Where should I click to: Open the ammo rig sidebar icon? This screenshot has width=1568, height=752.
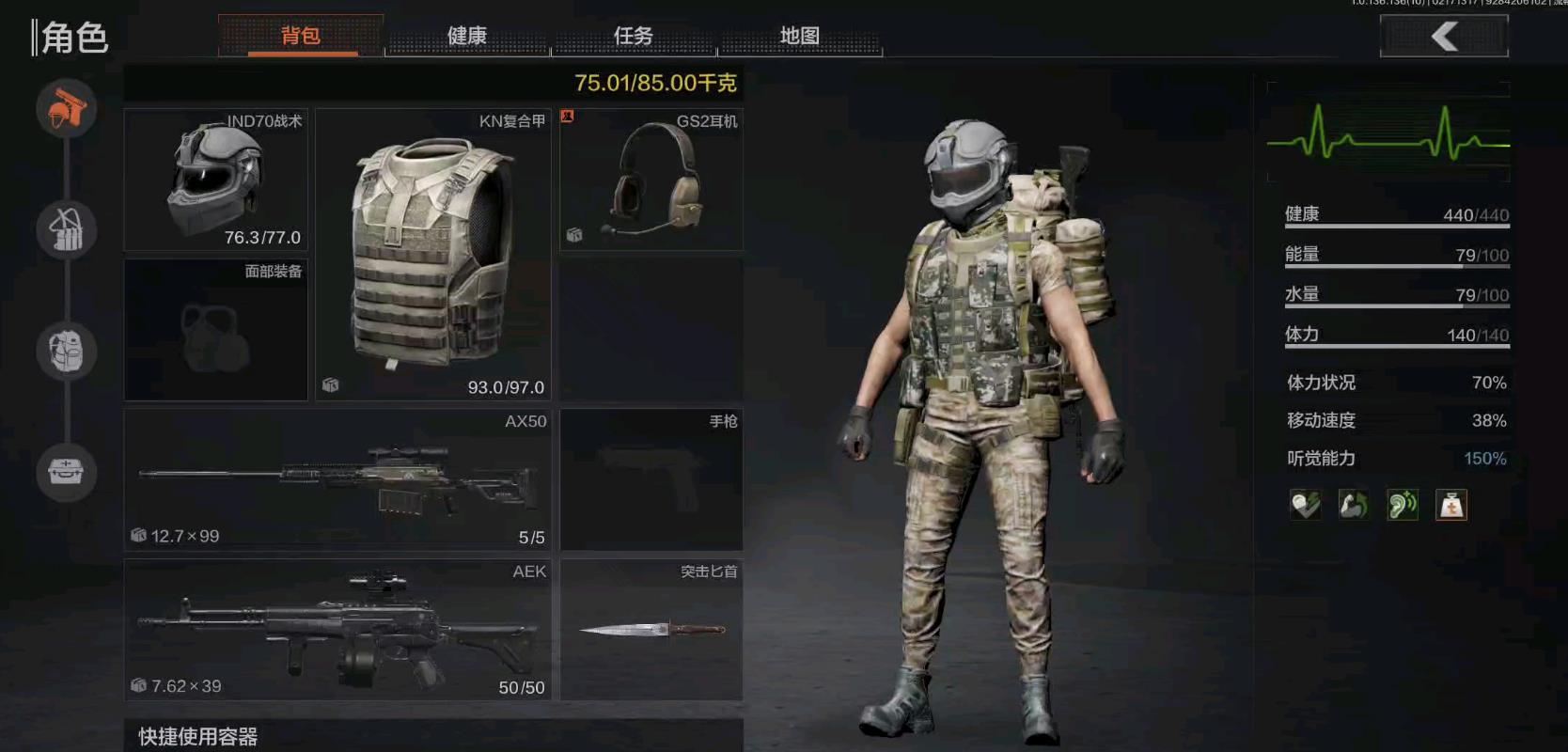tap(66, 228)
